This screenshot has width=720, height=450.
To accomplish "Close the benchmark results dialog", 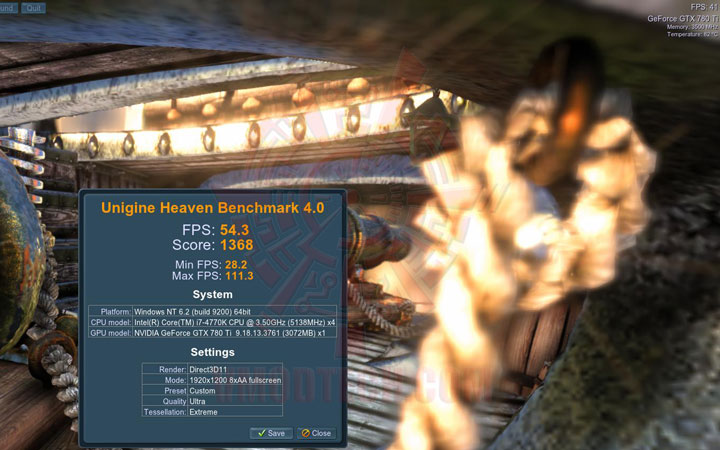I will coord(316,433).
